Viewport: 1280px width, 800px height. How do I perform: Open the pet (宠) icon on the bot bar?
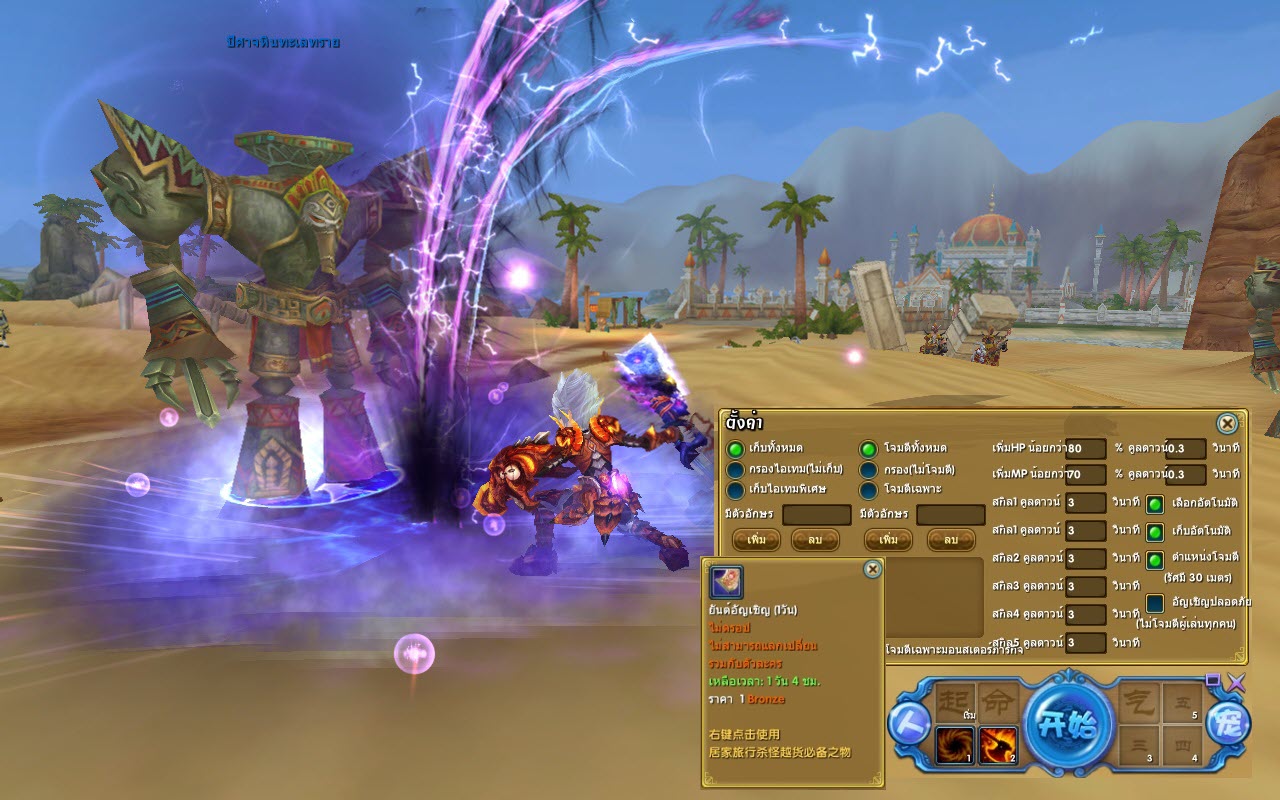coord(1227,726)
